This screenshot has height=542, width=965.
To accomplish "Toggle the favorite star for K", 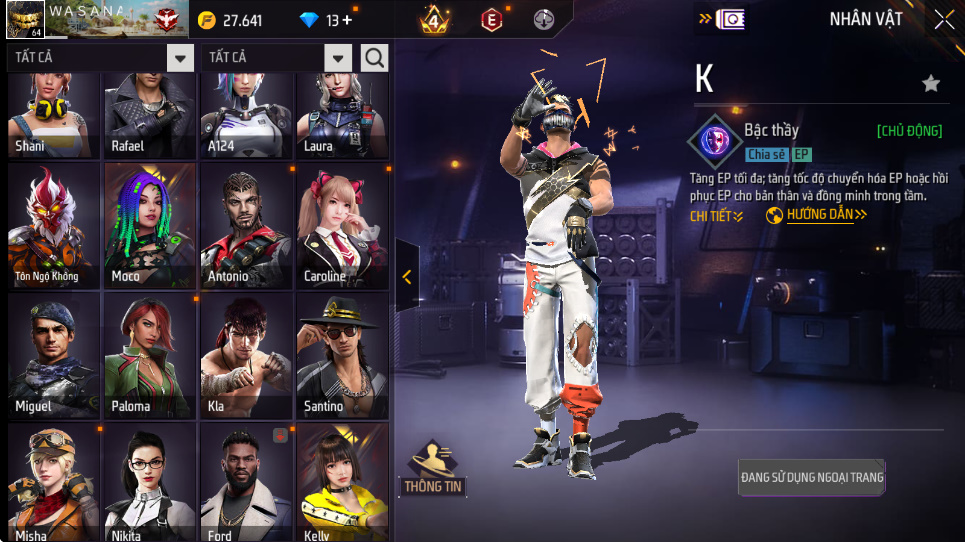I will [931, 84].
